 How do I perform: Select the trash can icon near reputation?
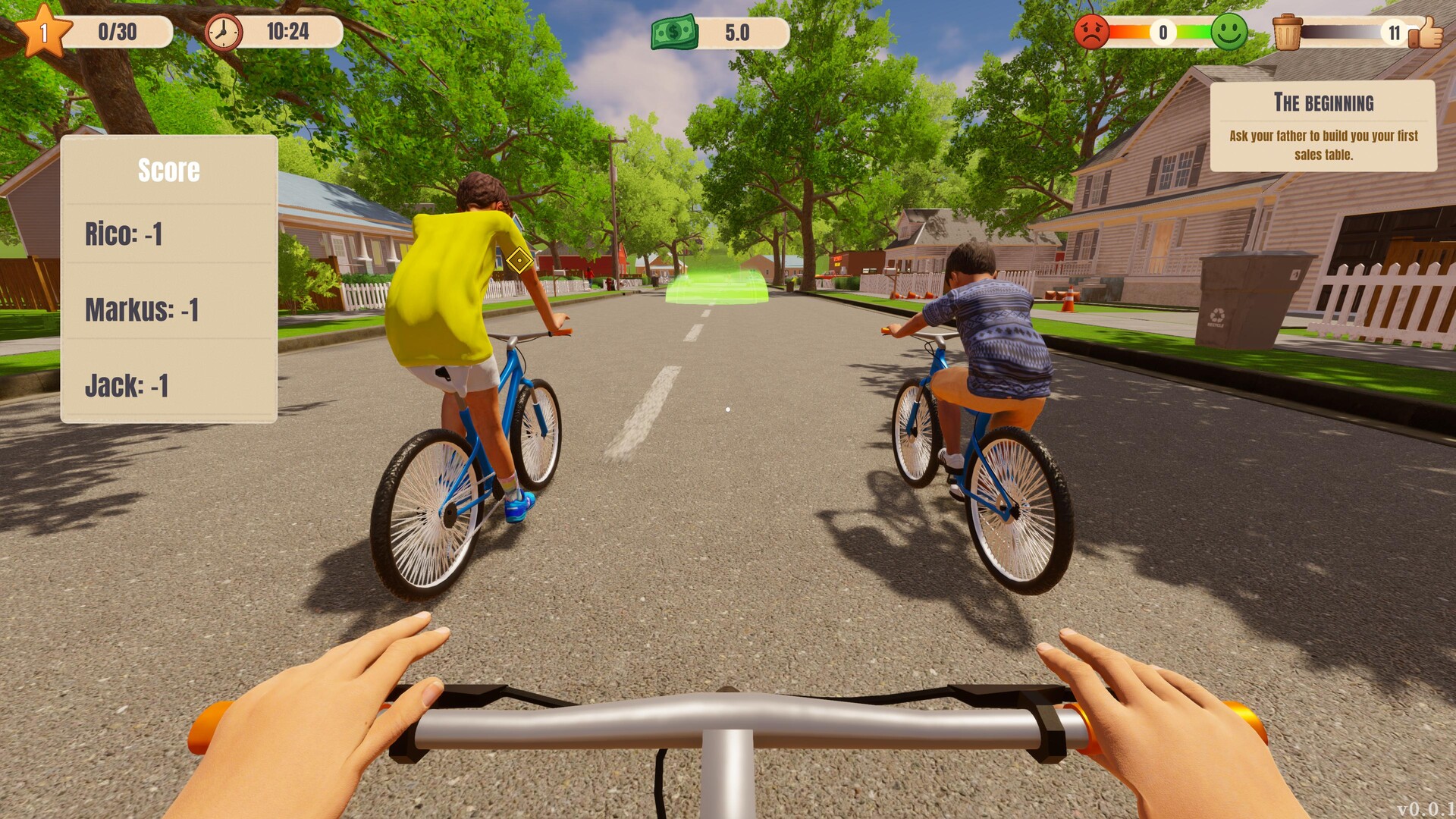coord(1287,30)
